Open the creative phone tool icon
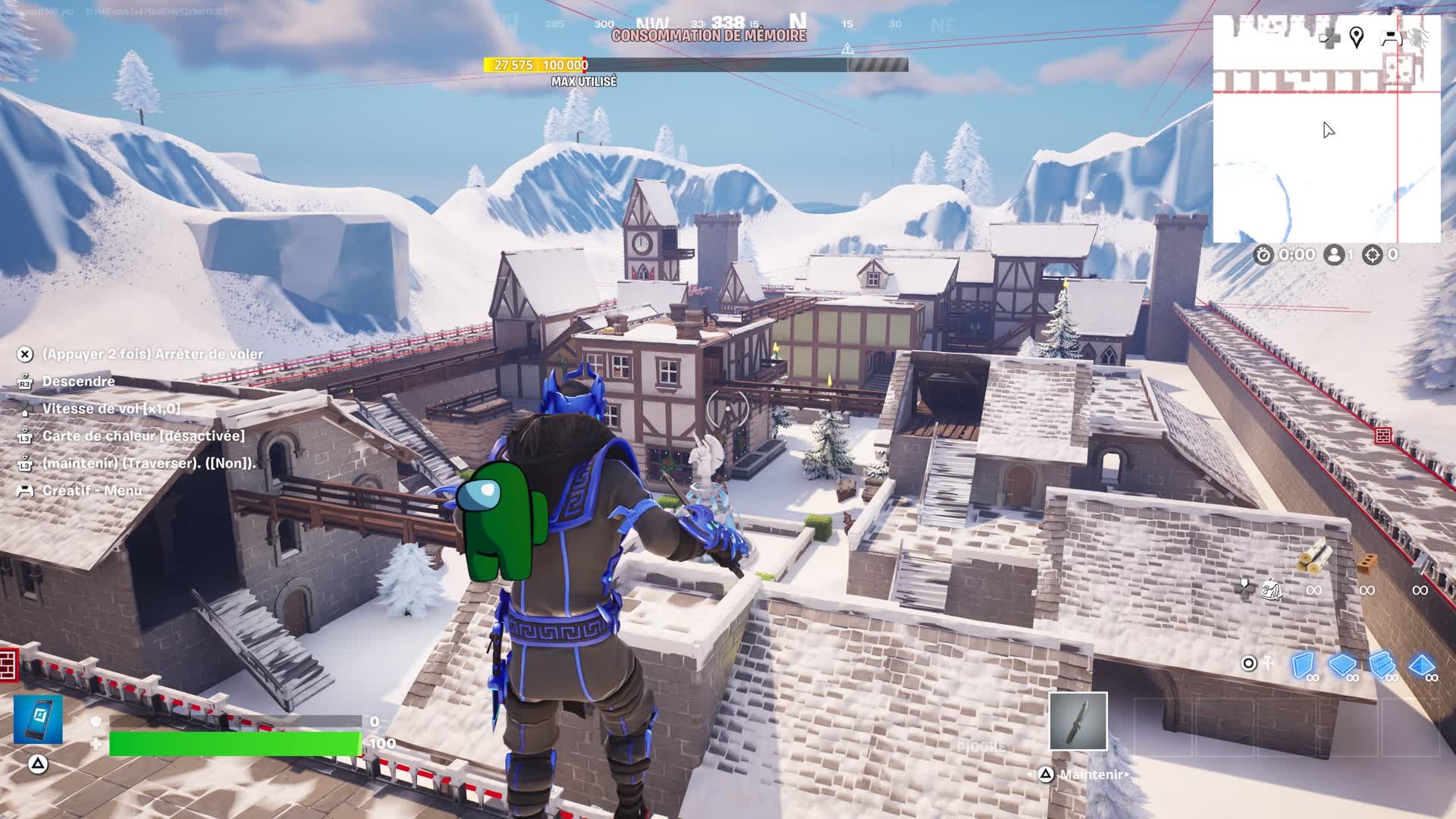This screenshot has width=1456, height=819. (x=38, y=719)
